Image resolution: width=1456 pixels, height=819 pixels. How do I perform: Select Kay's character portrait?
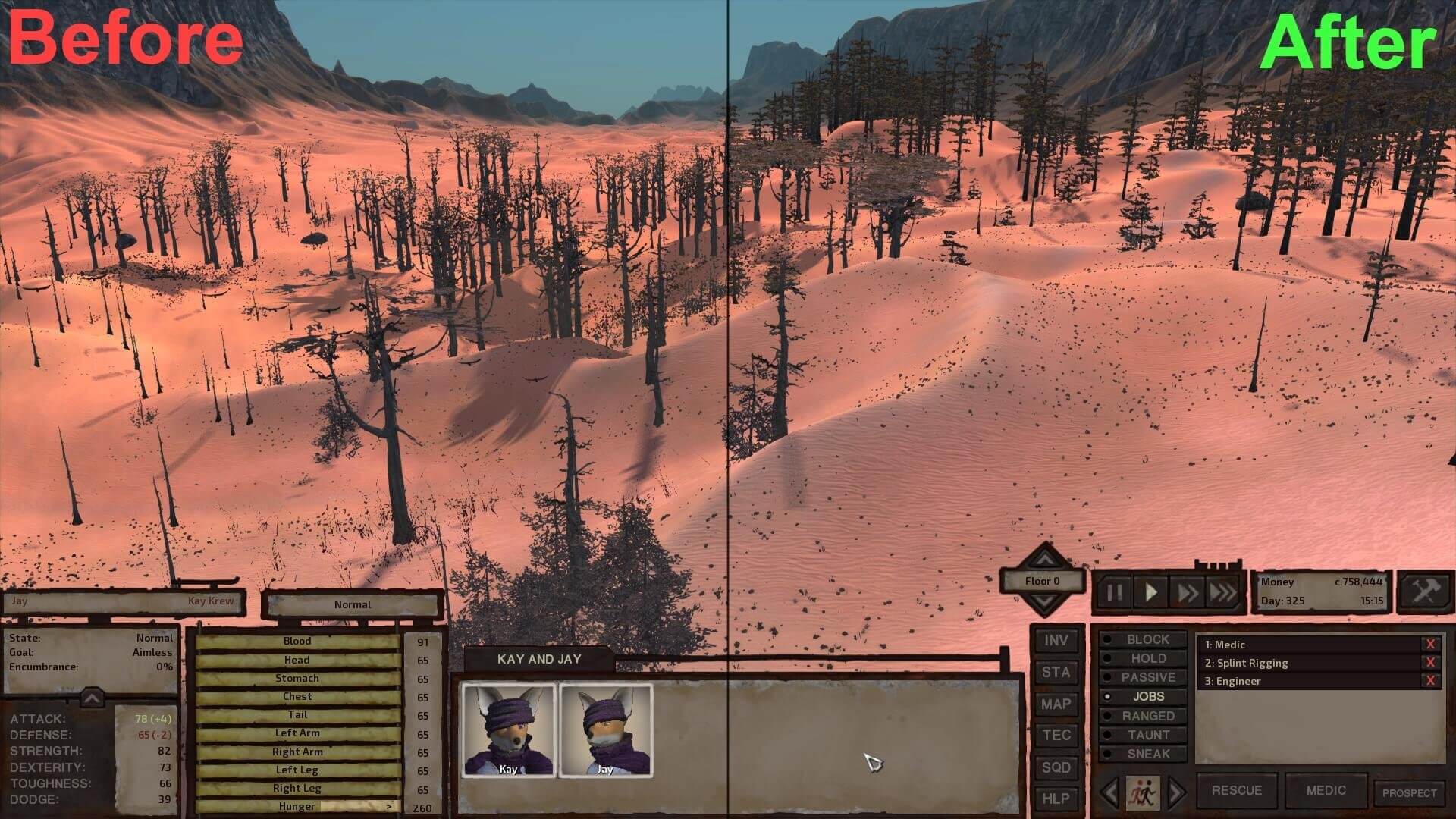[x=509, y=730]
